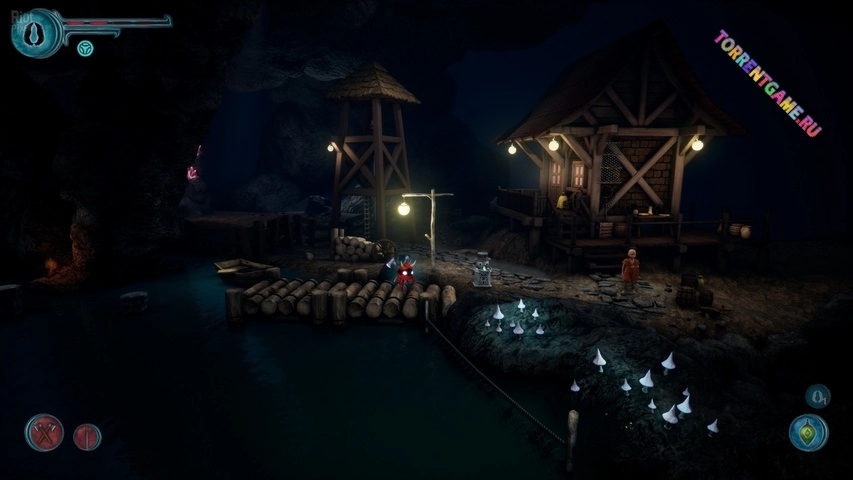Screen dimensions: 853x480
Task: Use the green amulet item slot
Action: coord(807,433)
